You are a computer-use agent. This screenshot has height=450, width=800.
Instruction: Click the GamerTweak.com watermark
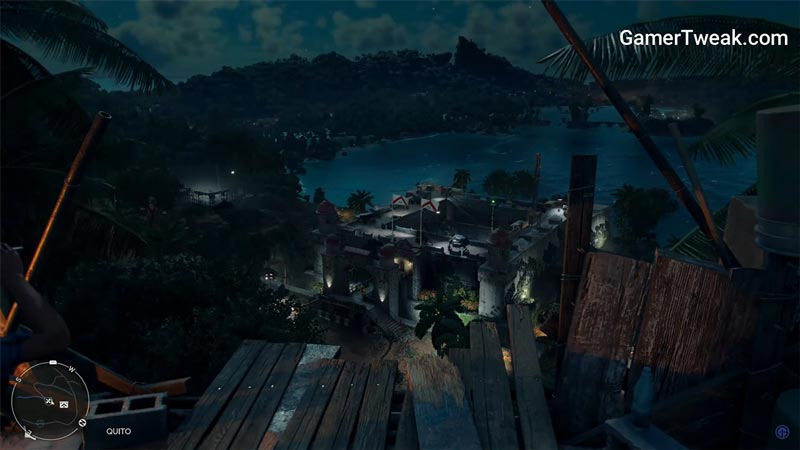pyautogui.click(x=703, y=38)
